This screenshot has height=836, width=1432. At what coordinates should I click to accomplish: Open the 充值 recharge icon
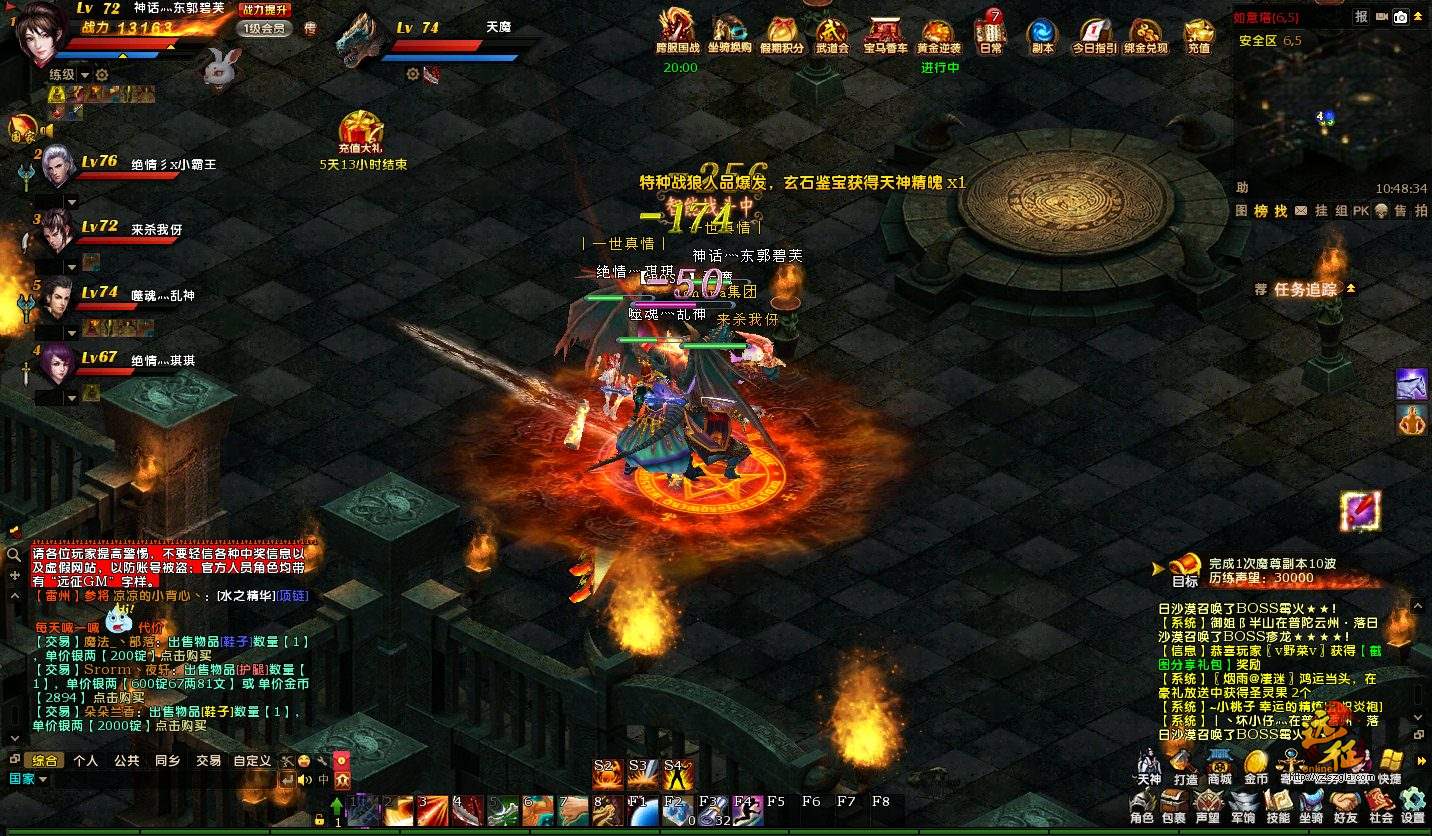pos(1198,36)
